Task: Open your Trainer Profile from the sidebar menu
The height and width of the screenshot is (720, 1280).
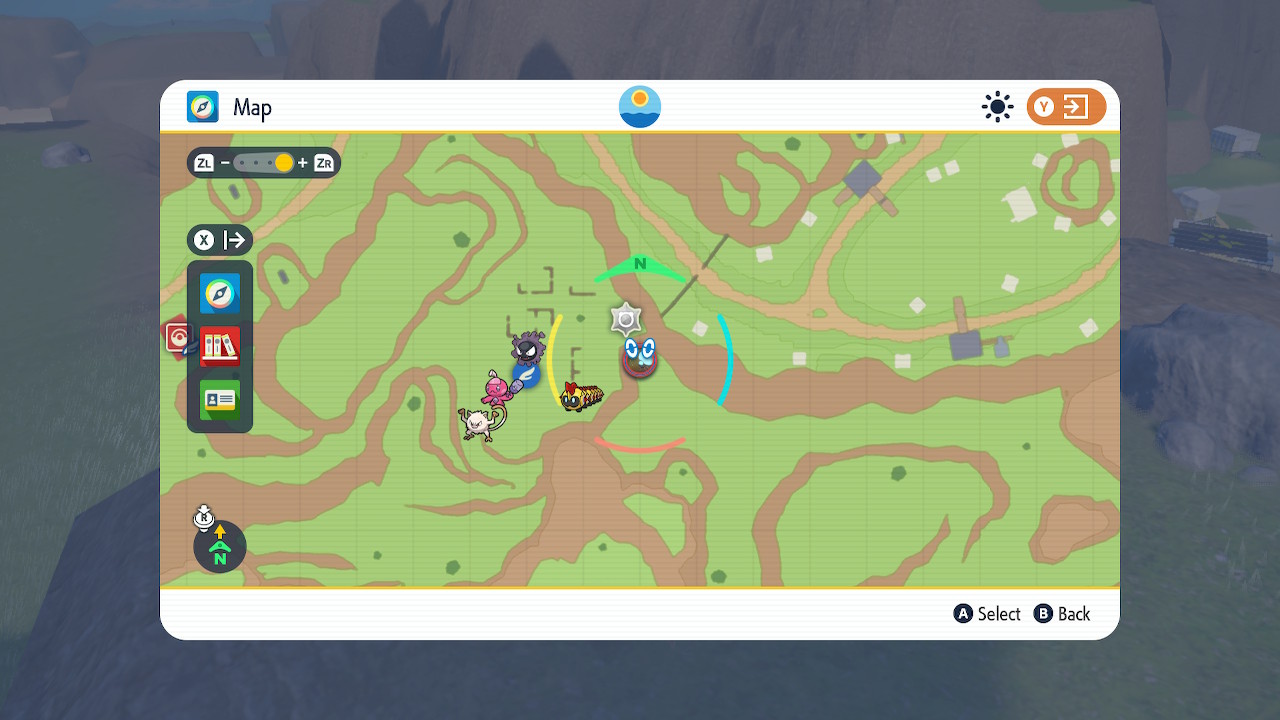Action: point(219,398)
